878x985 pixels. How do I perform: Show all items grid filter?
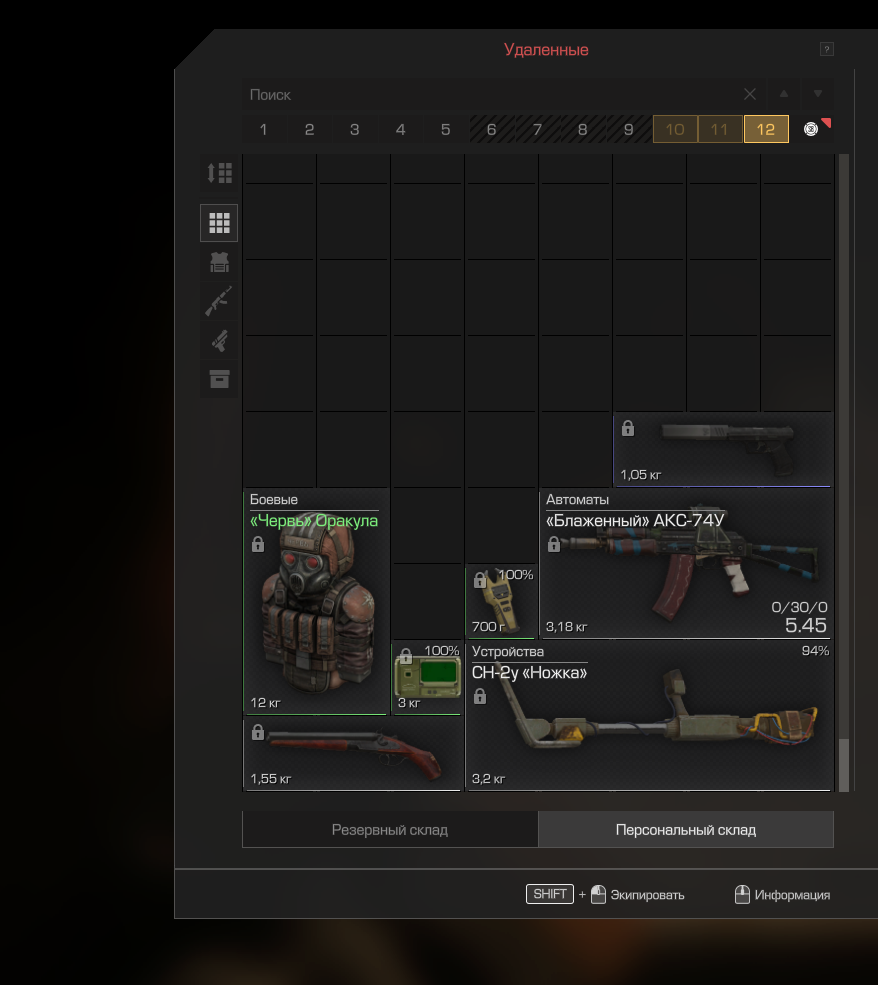pos(219,223)
